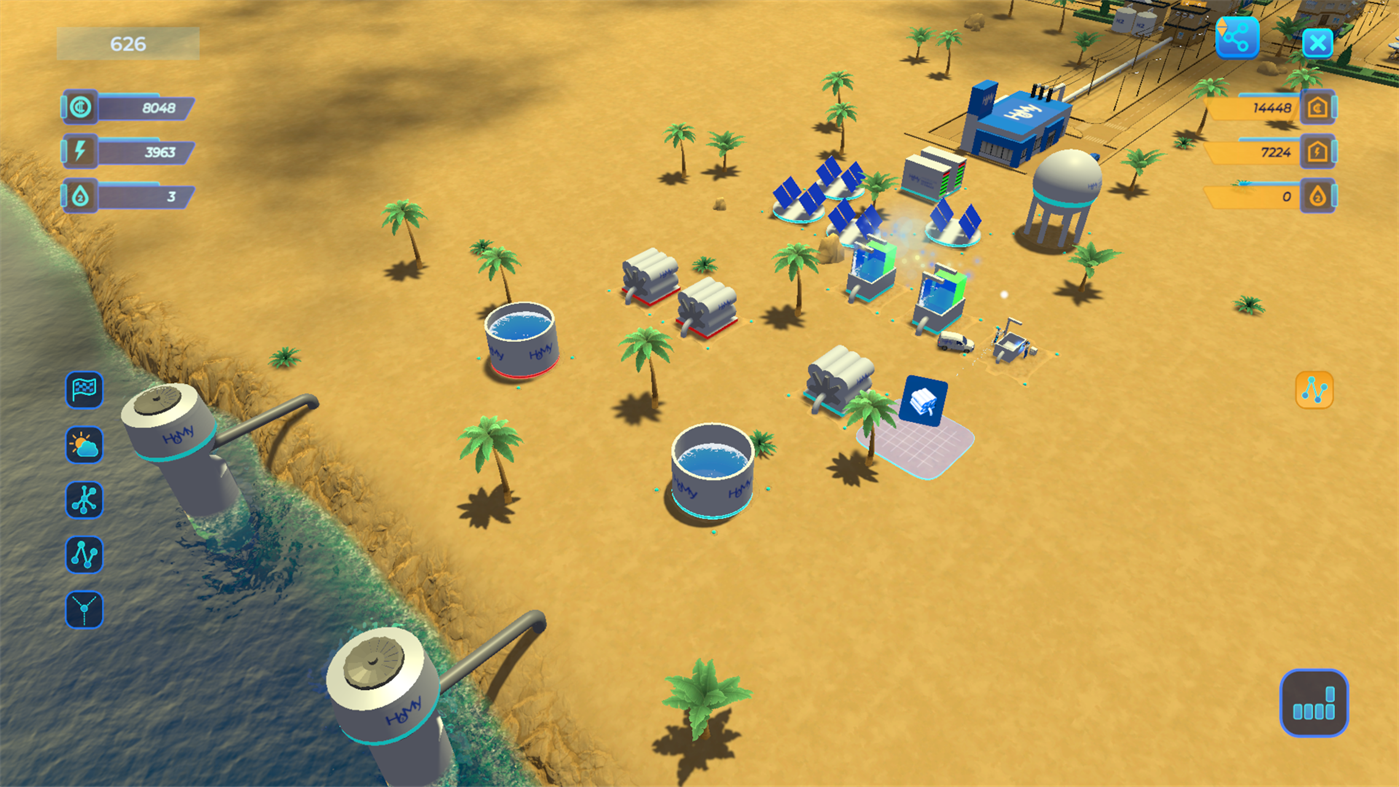Viewport: 1399px width, 787px height.
Task: Click the house power icon beside 7224
Action: [x=1317, y=151]
